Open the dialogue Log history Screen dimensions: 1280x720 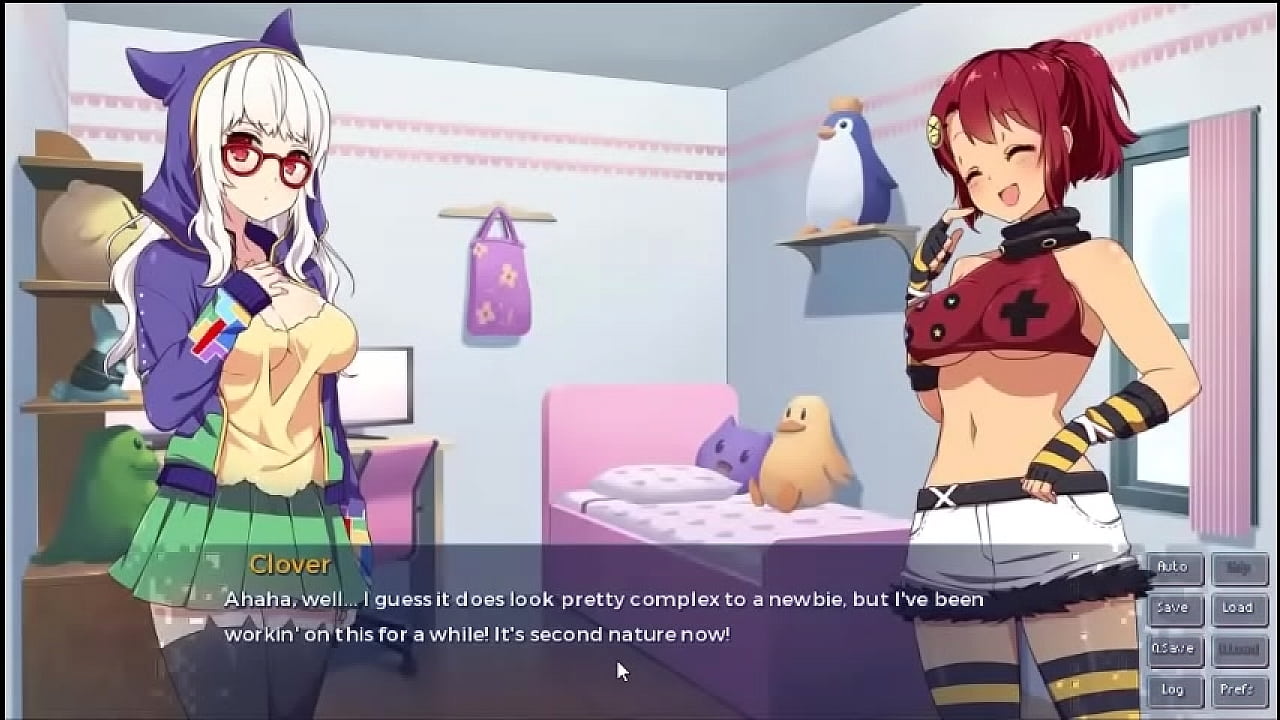pos(1173,689)
